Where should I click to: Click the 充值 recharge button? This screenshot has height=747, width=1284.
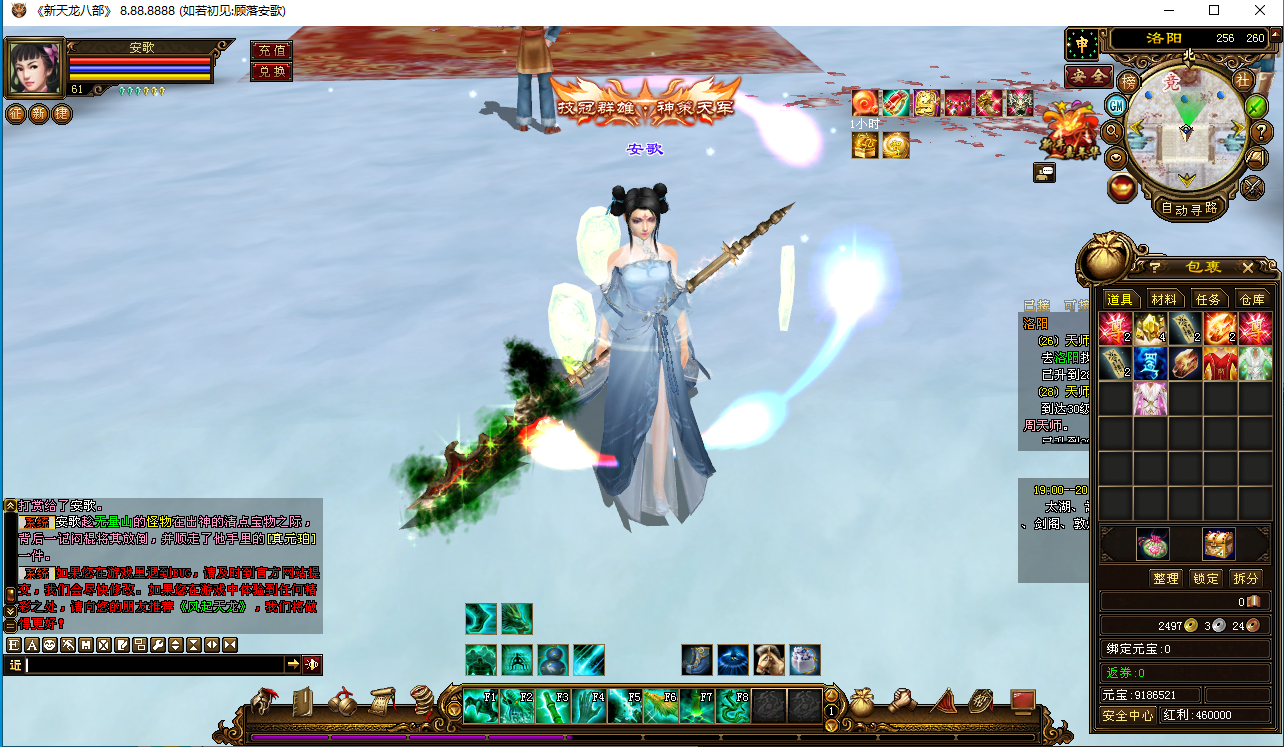[x=271, y=50]
